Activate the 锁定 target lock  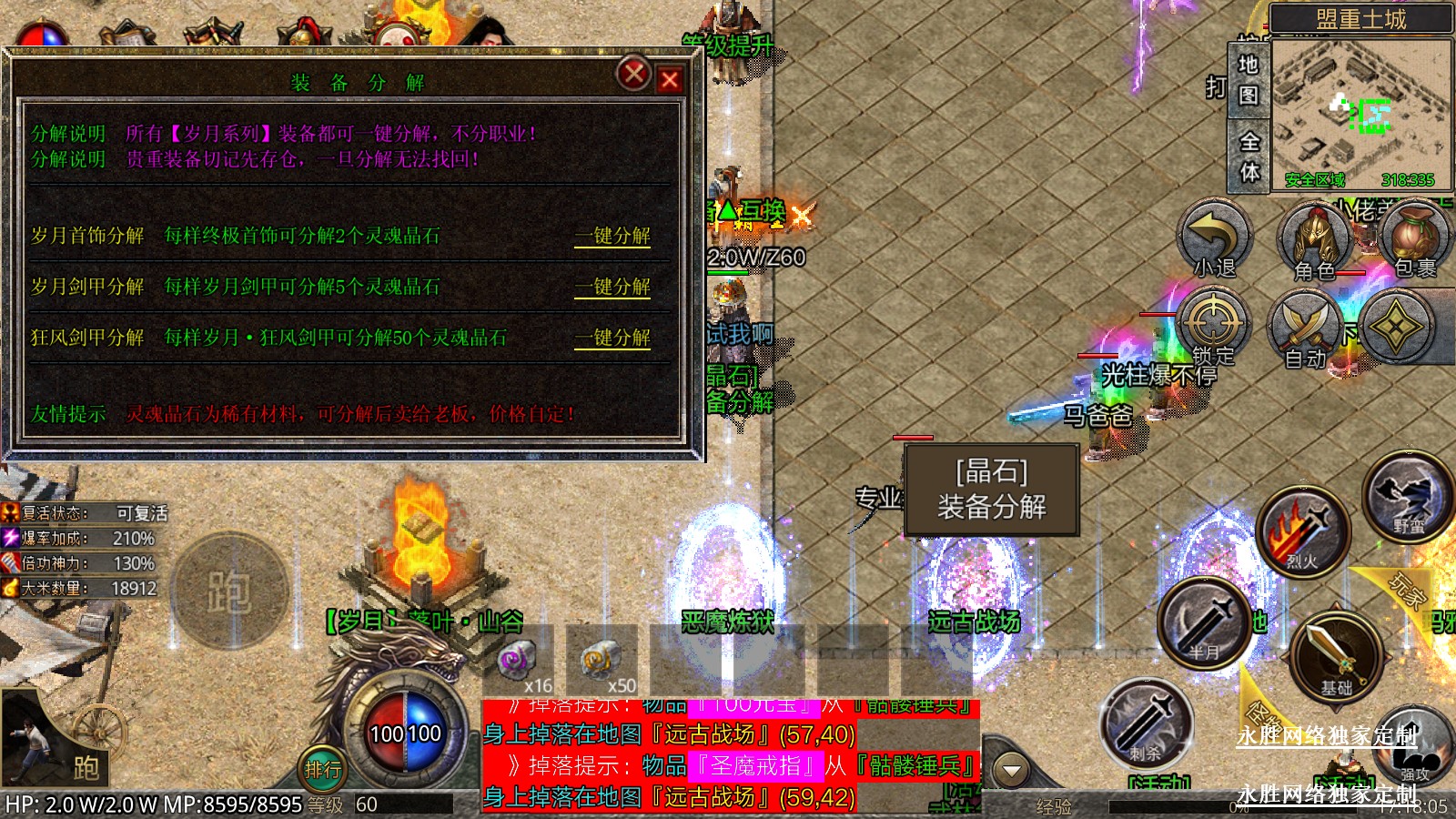tap(1213, 328)
